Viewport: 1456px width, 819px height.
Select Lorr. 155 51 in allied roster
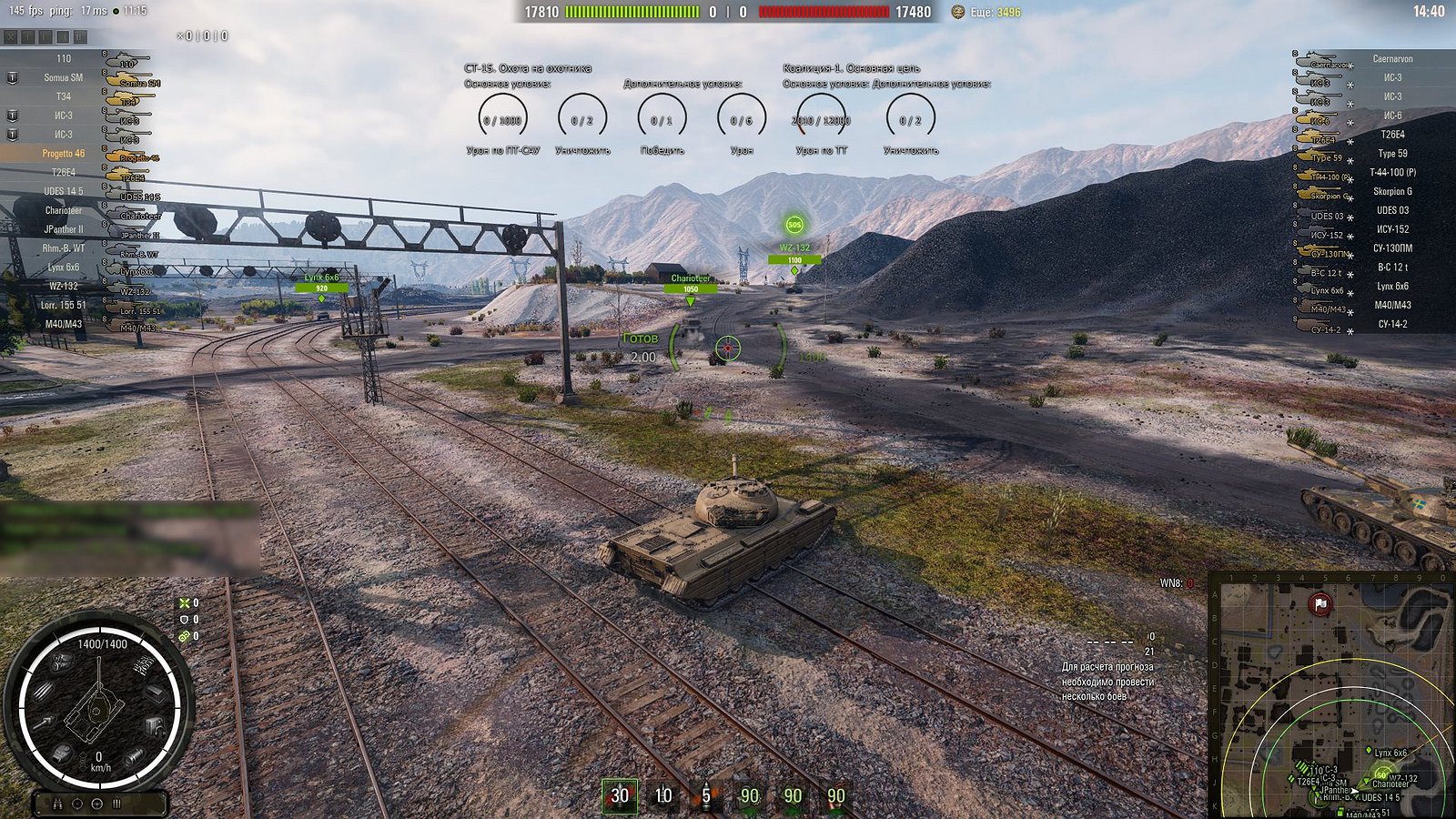pos(63,305)
